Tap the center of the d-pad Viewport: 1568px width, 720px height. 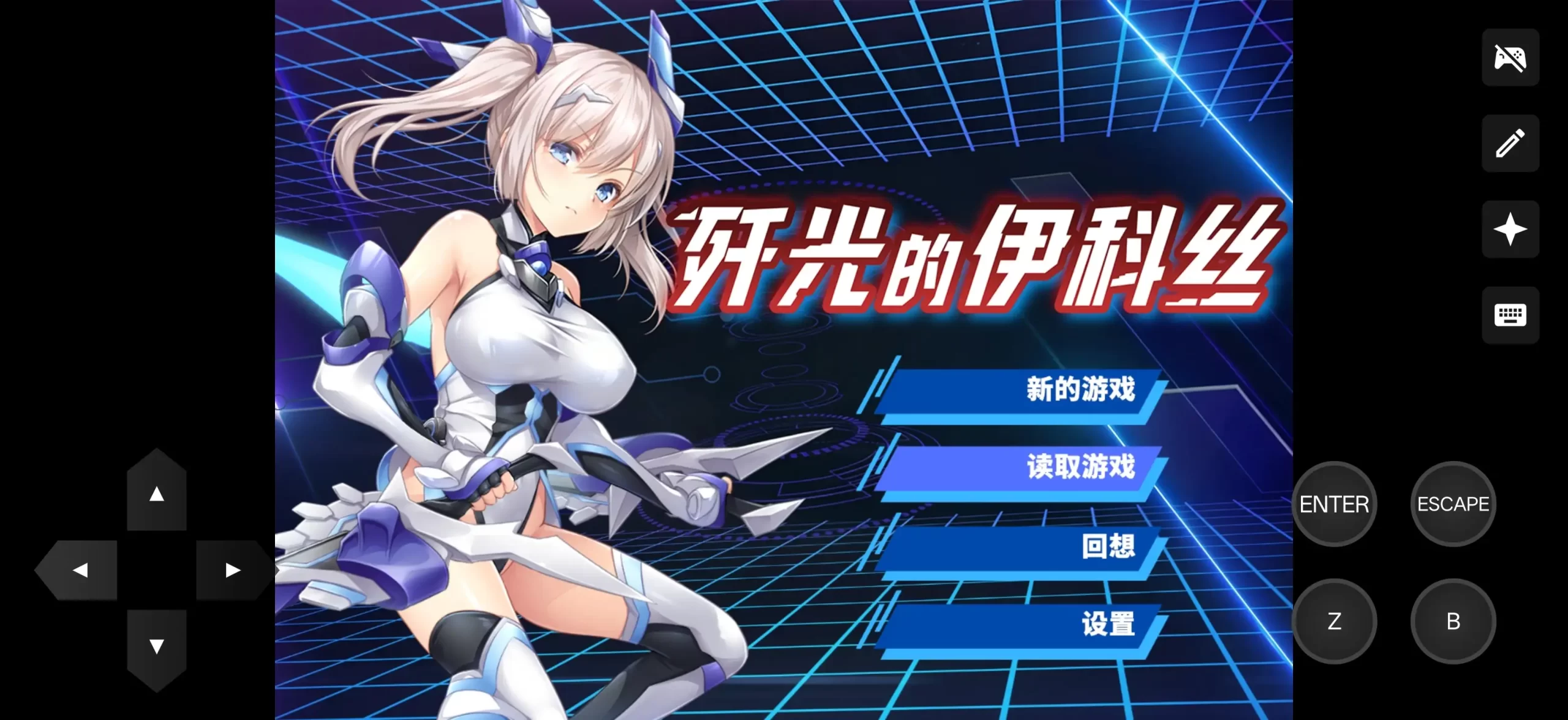(x=156, y=569)
